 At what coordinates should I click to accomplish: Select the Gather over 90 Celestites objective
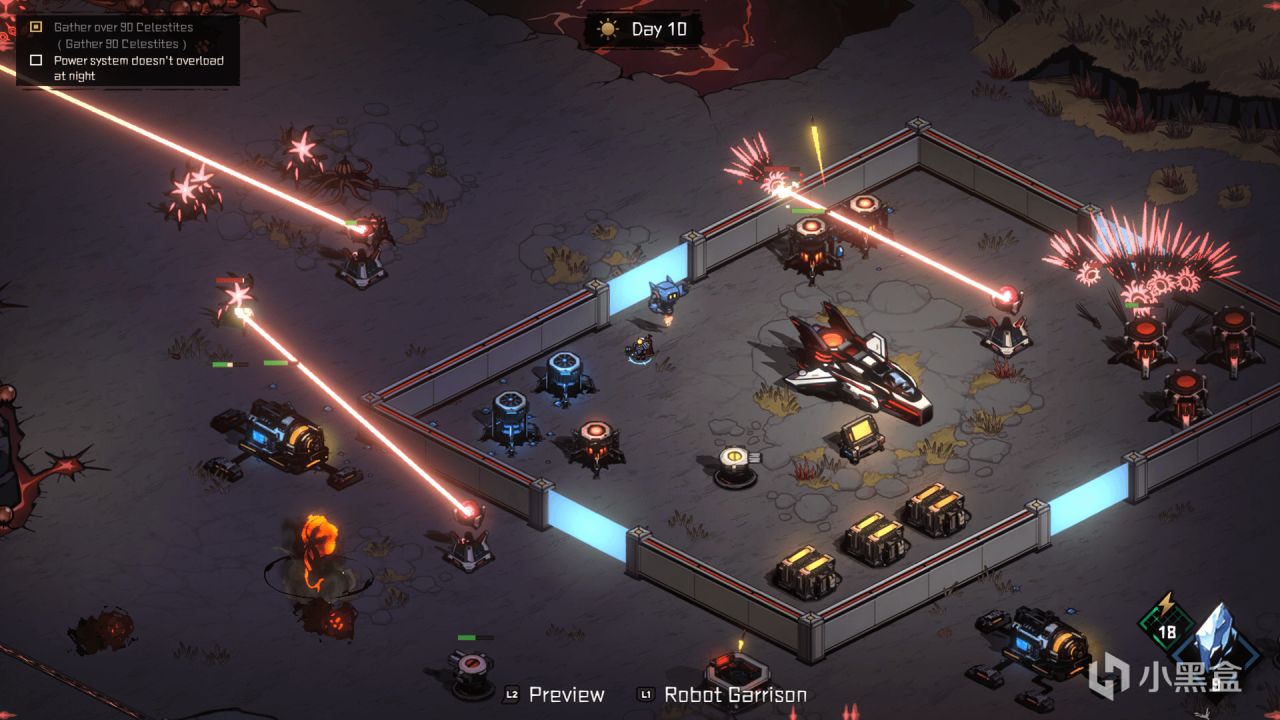122,28
